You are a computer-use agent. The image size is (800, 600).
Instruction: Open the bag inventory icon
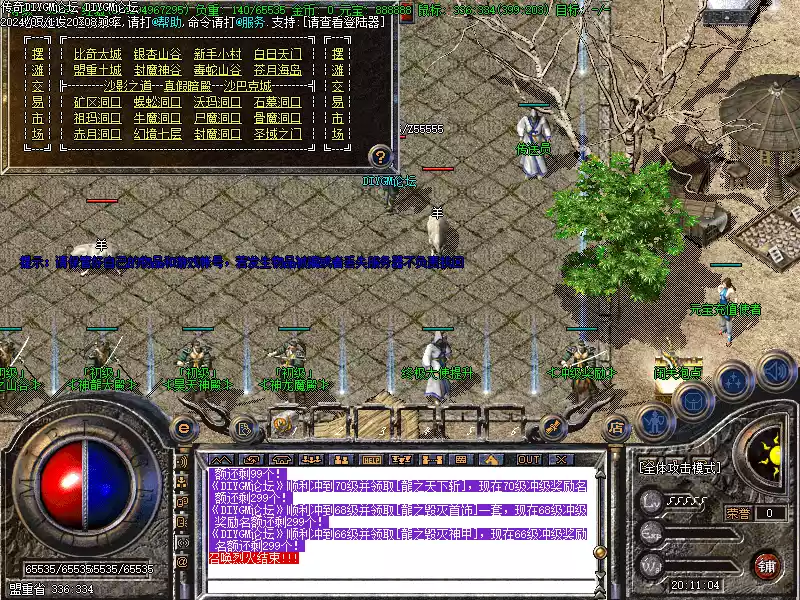click(692, 400)
